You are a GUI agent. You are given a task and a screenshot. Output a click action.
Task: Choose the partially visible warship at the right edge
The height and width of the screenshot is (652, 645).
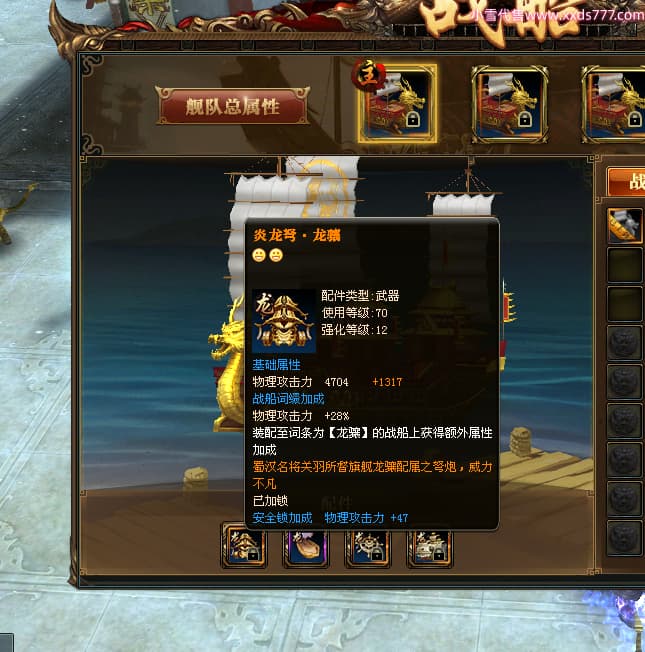click(x=616, y=103)
